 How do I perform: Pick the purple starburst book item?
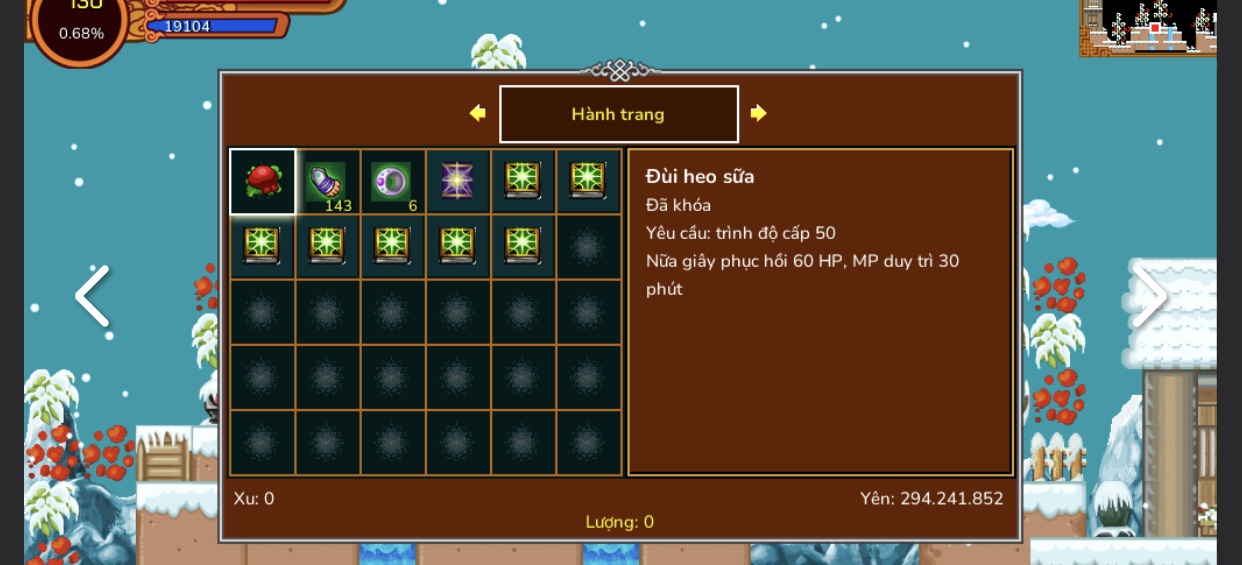pyautogui.click(x=457, y=182)
